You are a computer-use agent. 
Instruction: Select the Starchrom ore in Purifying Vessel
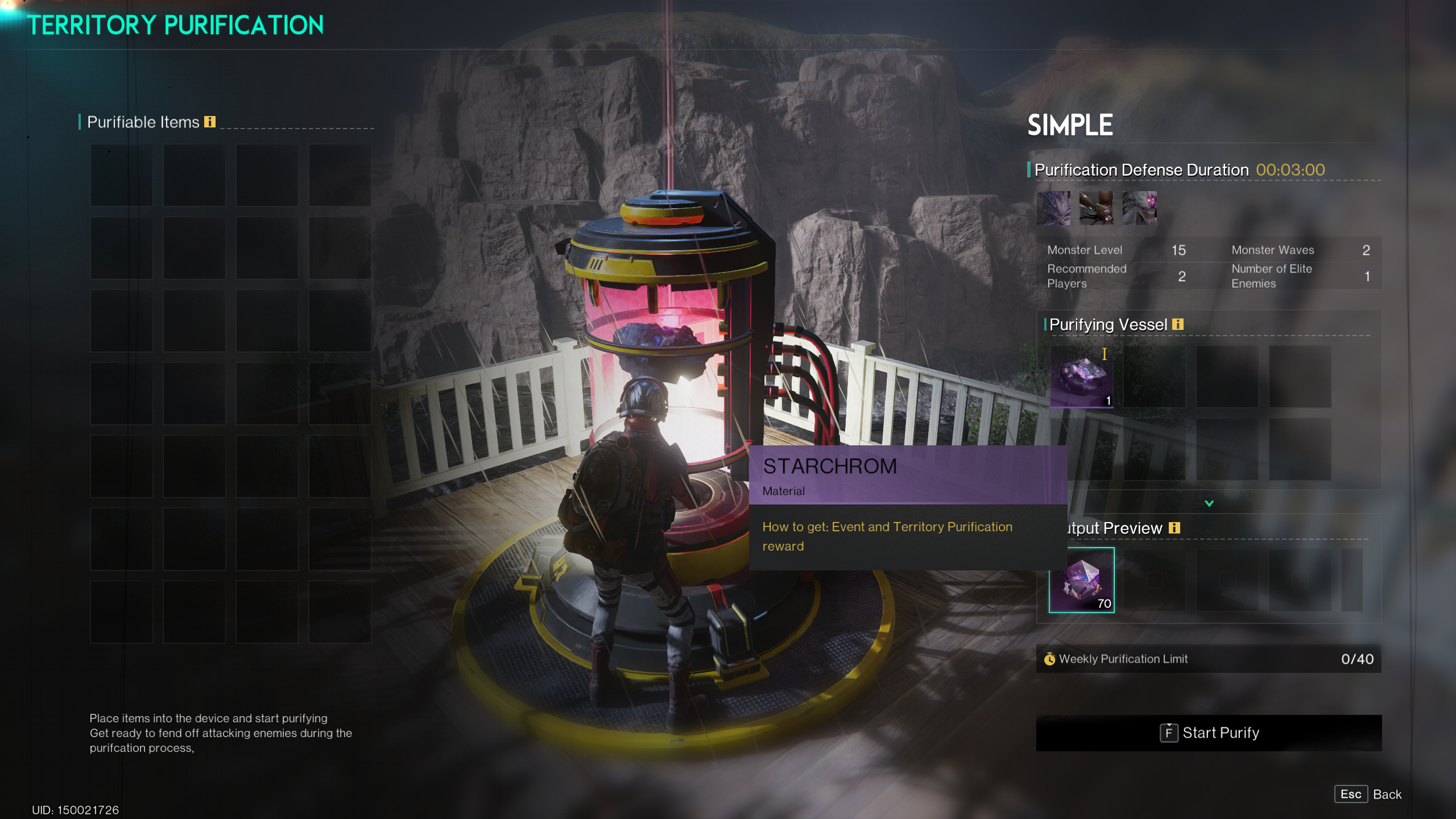tap(1081, 377)
